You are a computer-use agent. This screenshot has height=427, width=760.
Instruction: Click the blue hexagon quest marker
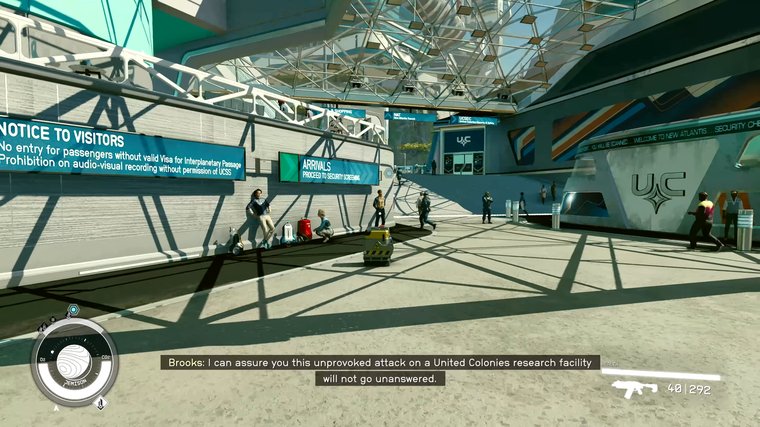click(x=73, y=311)
